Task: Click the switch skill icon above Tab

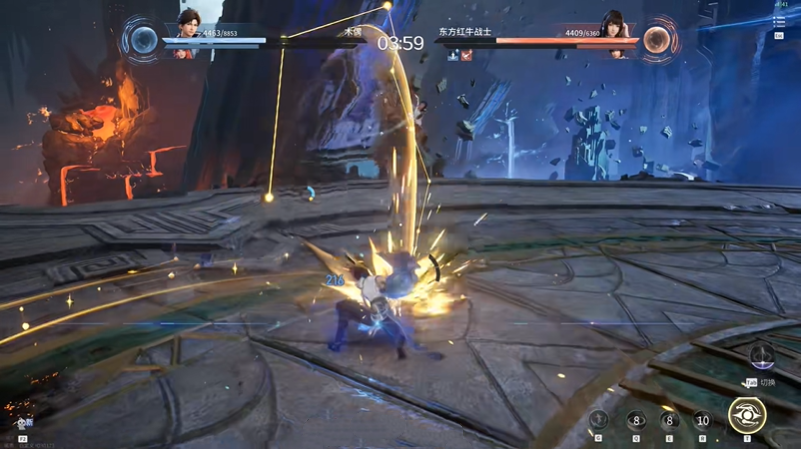Action: click(x=762, y=357)
